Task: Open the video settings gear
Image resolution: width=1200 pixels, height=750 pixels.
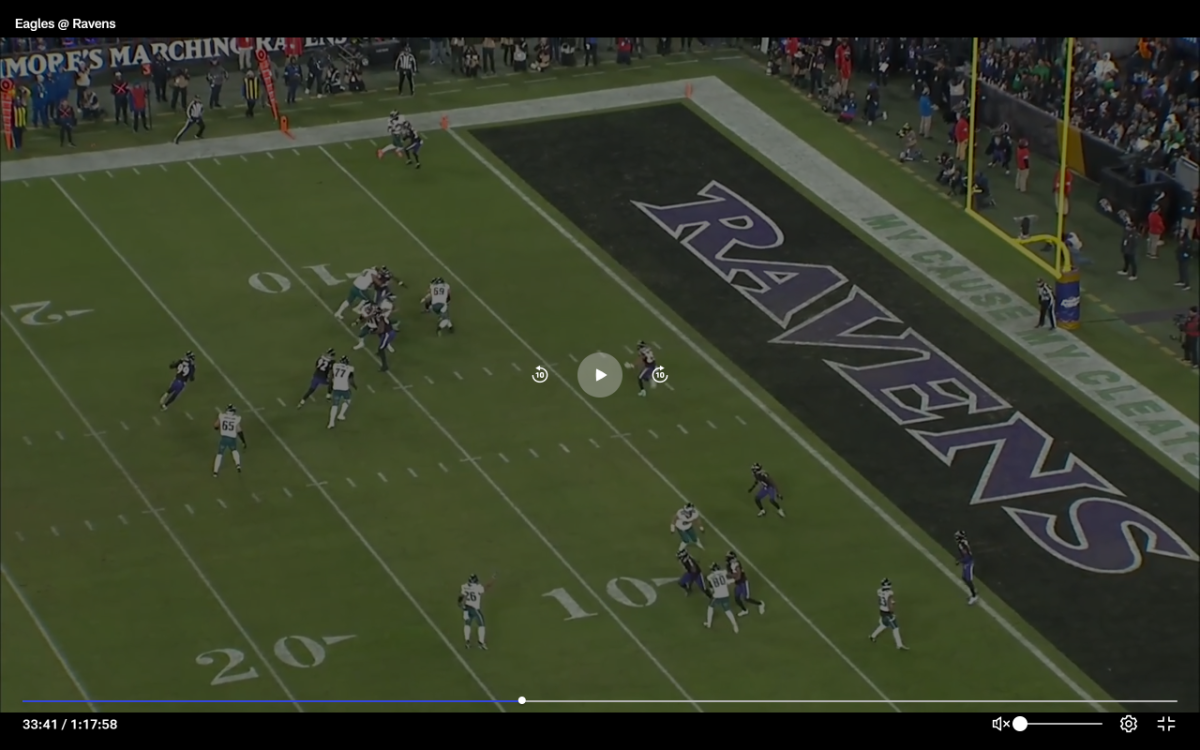Action: [x=1128, y=724]
